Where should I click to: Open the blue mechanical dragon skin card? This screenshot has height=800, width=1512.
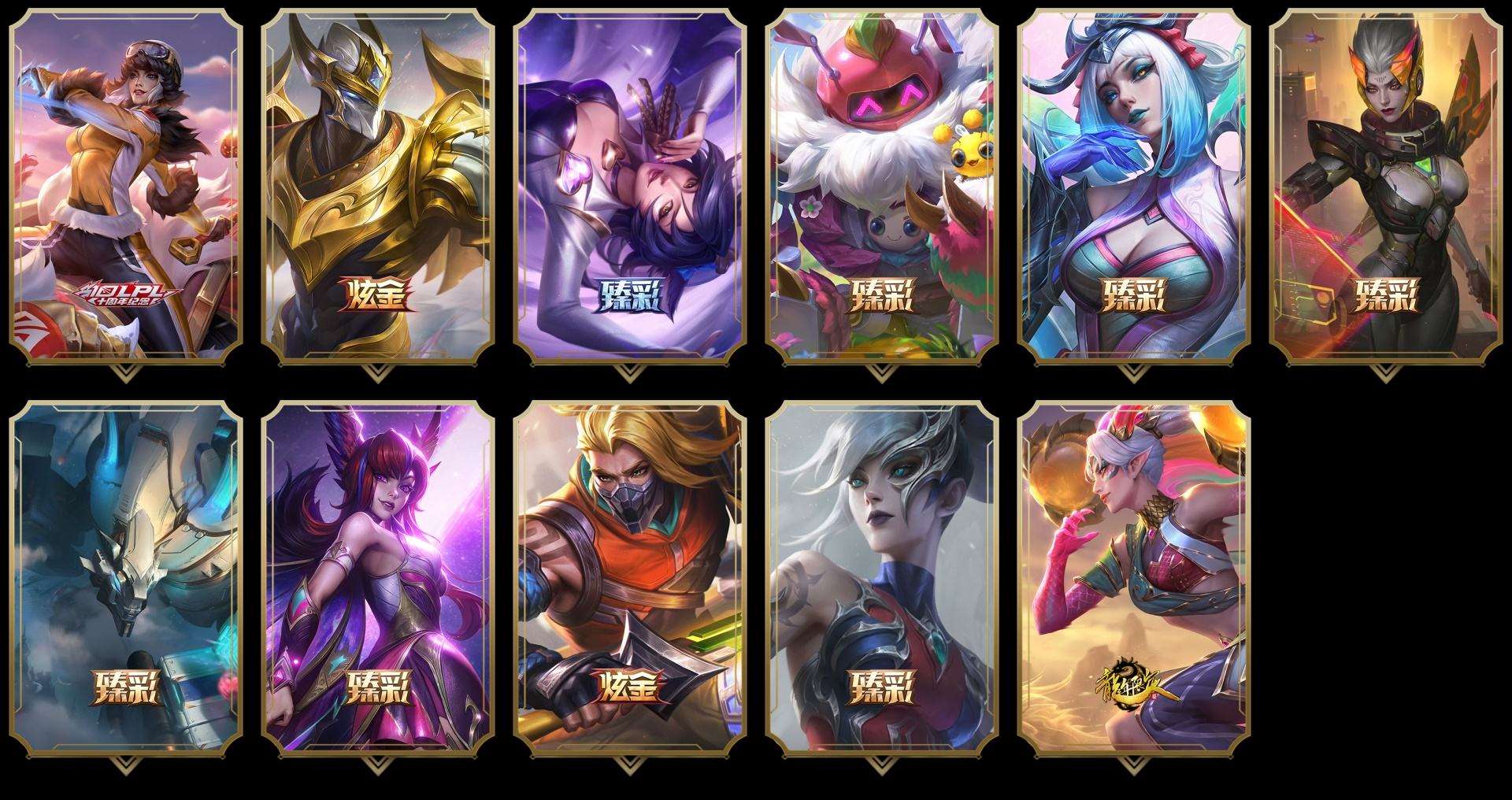[x=126, y=579]
